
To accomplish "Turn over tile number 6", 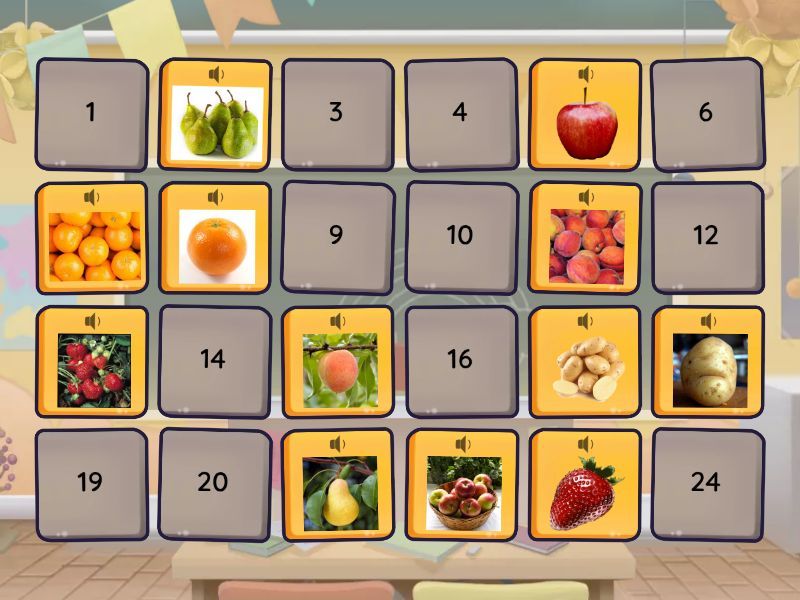I will pyautogui.click(x=706, y=113).
